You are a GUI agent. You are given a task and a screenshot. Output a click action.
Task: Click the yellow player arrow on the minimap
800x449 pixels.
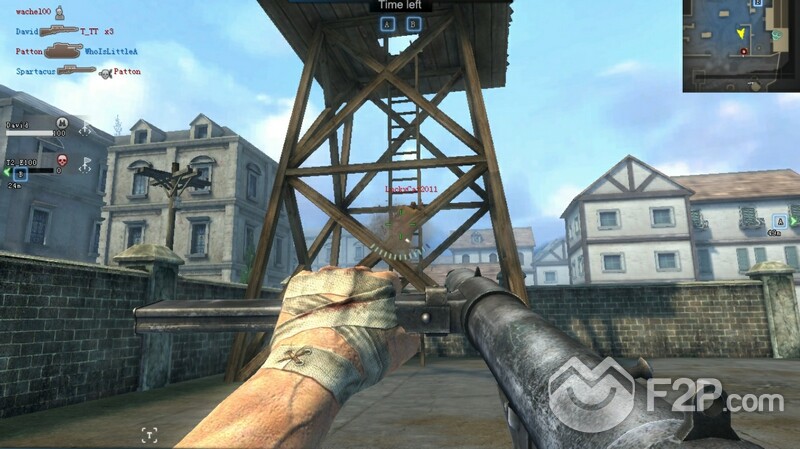pyautogui.click(x=740, y=33)
